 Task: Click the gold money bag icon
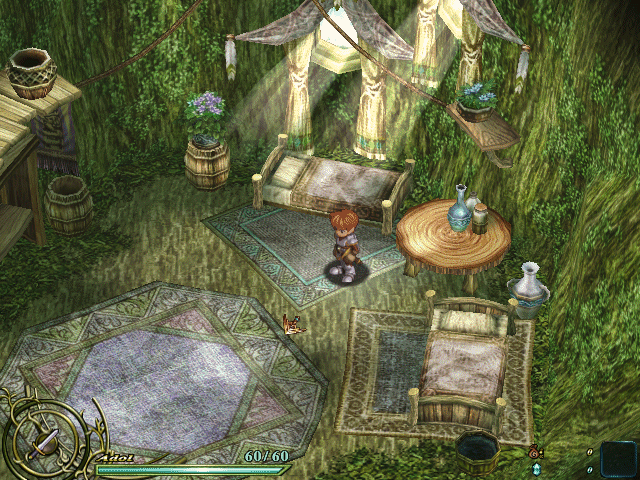tap(535, 452)
